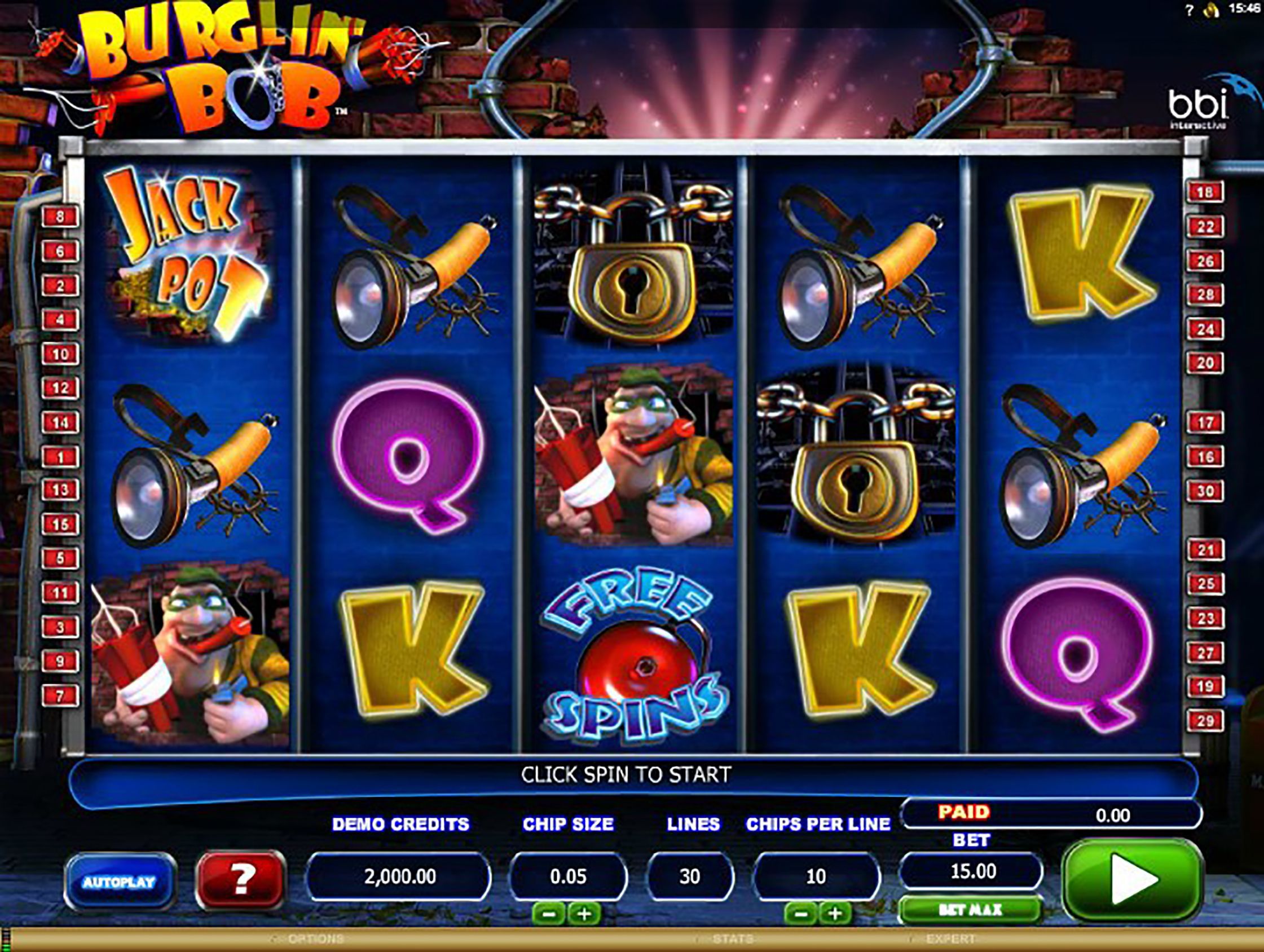Switch to Expert mode

950,939
